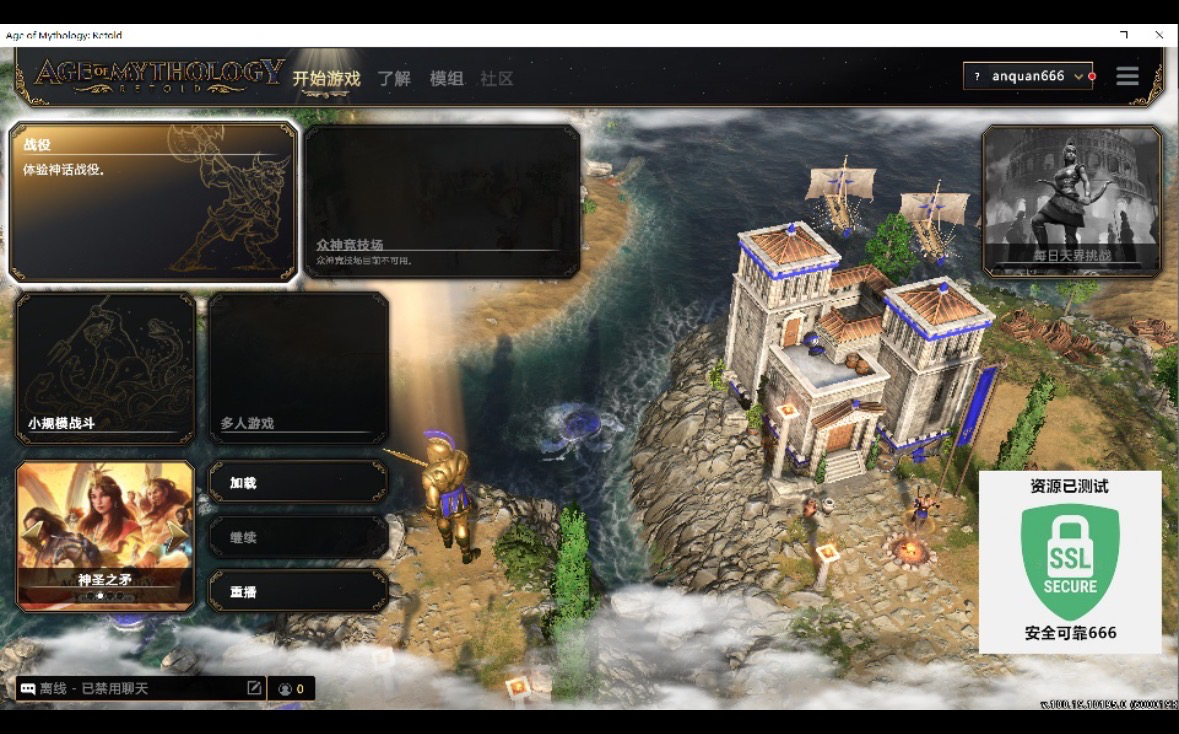1179x734 pixels.
Task: Click the 加载 load button
Action: 298,483
